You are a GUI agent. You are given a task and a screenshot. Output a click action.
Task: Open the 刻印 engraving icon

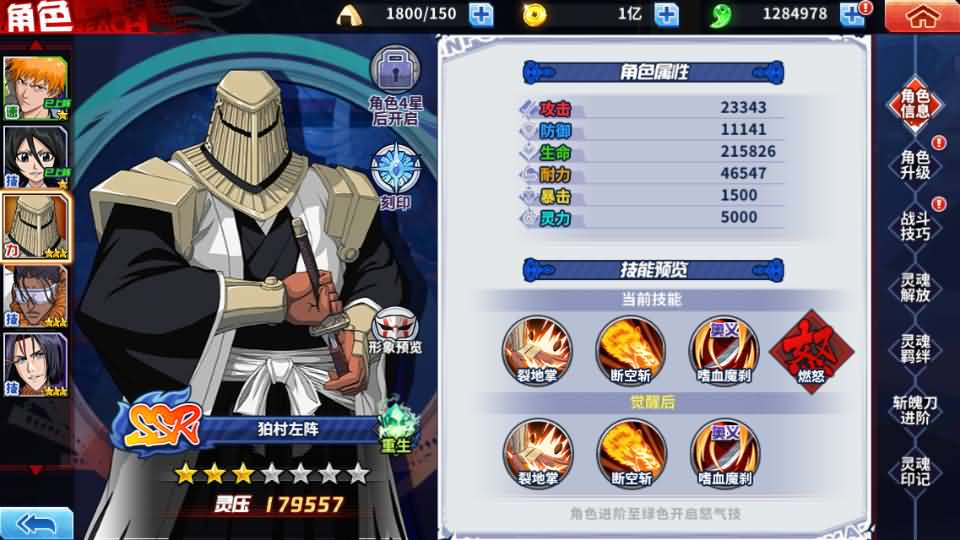point(395,172)
